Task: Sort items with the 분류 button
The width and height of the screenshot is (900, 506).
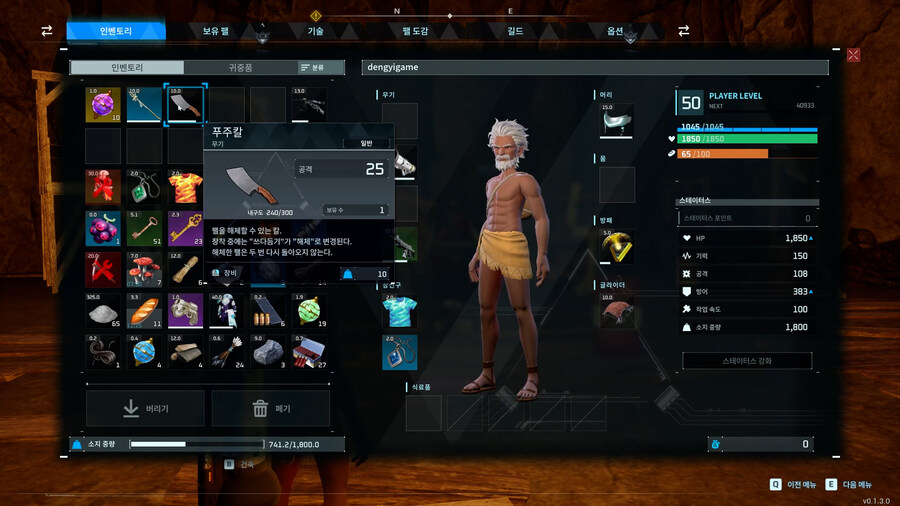Action: click(x=312, y=67)
